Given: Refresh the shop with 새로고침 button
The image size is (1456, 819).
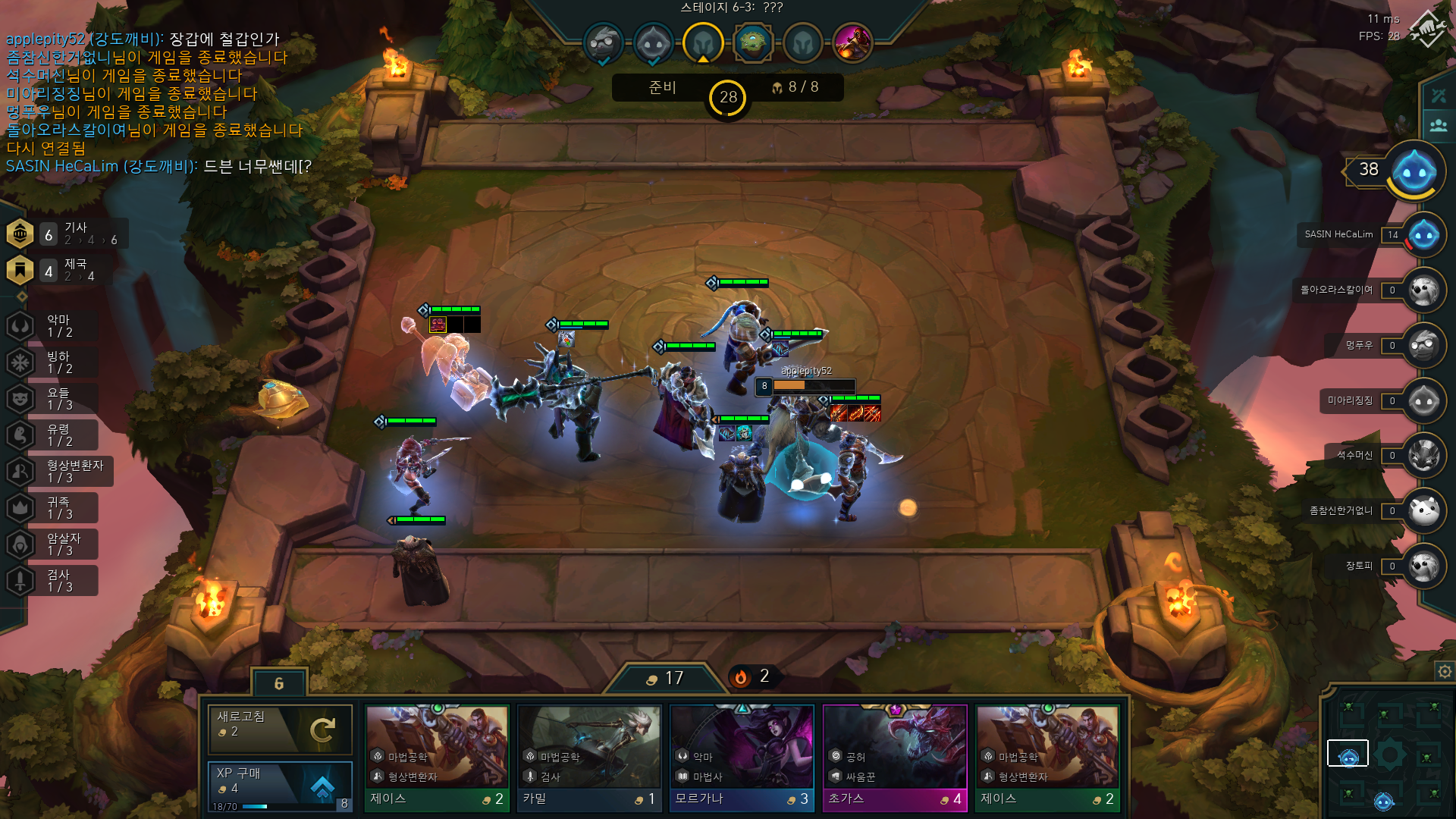Looking at the screenshot, I should [280, 729].
